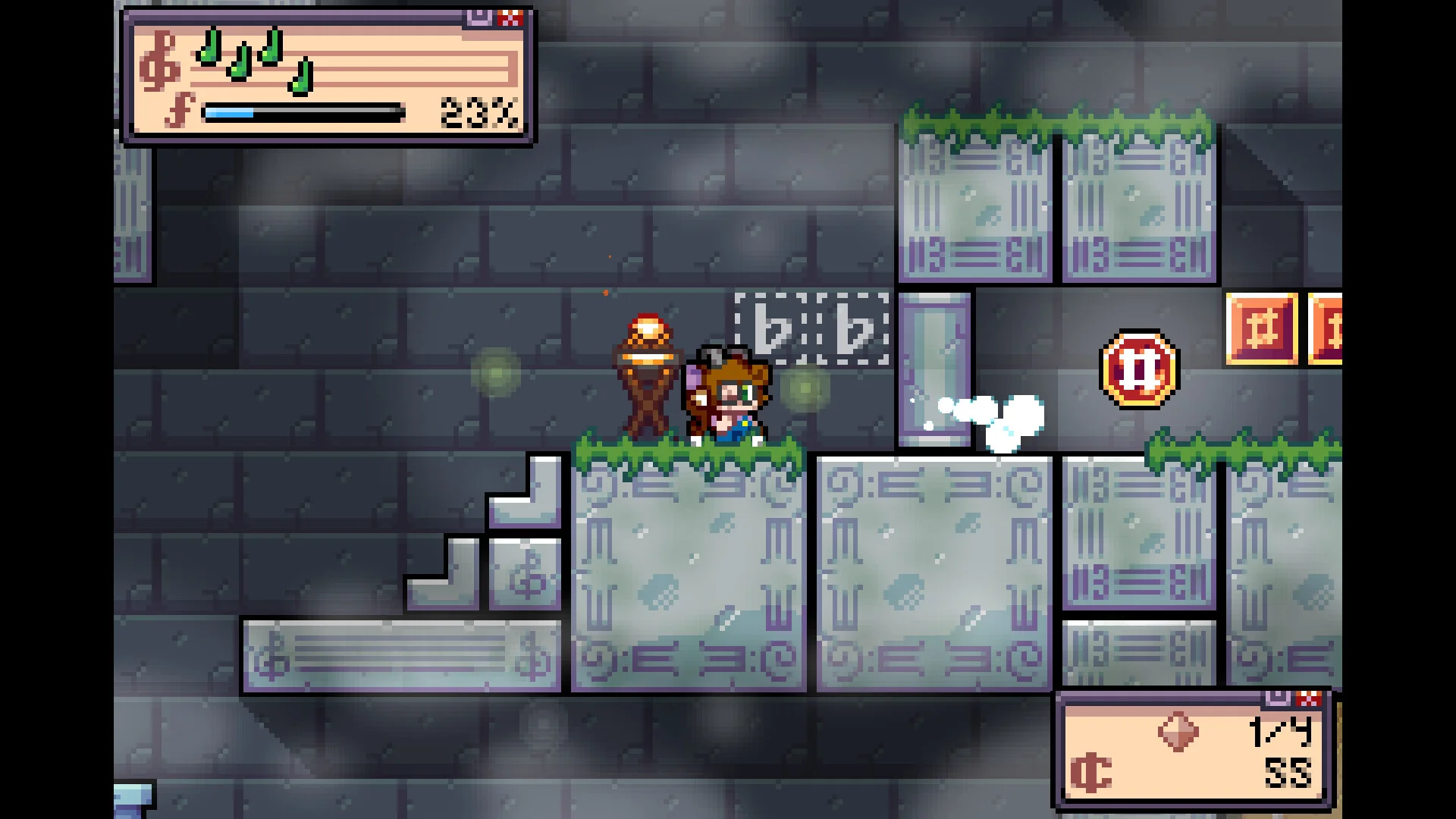Minimize the gem counter panel
The image size is (1456, 819).
click(x=1278, y=698)
